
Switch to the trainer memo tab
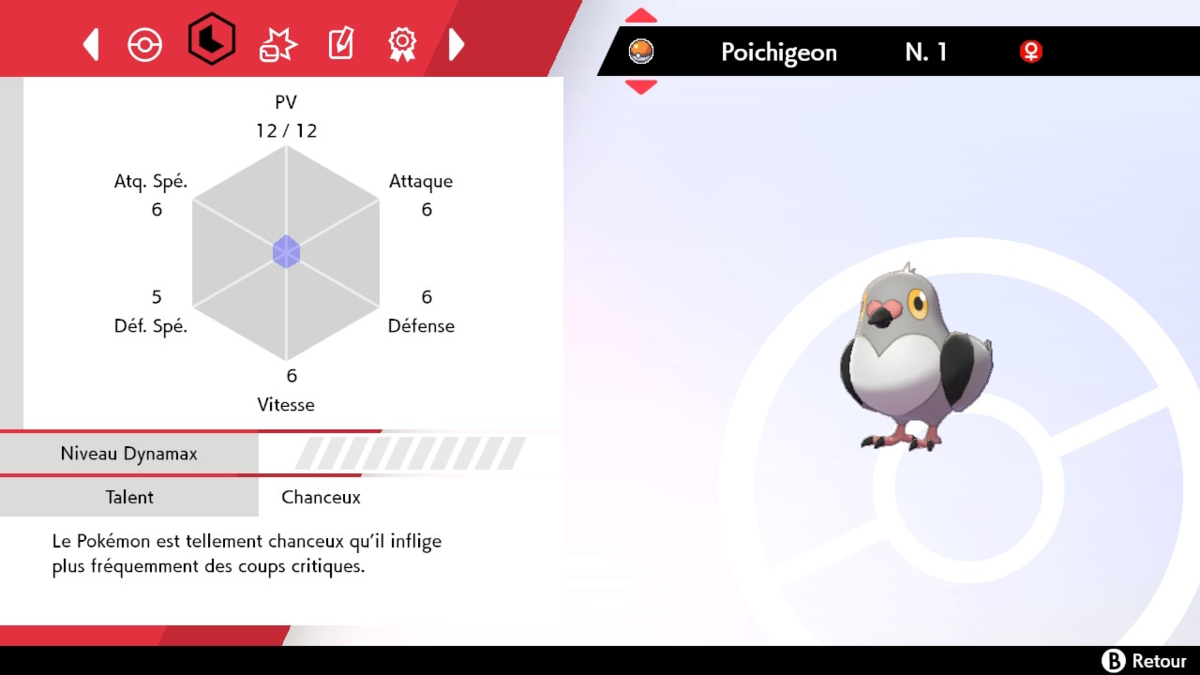pos(341,44)
